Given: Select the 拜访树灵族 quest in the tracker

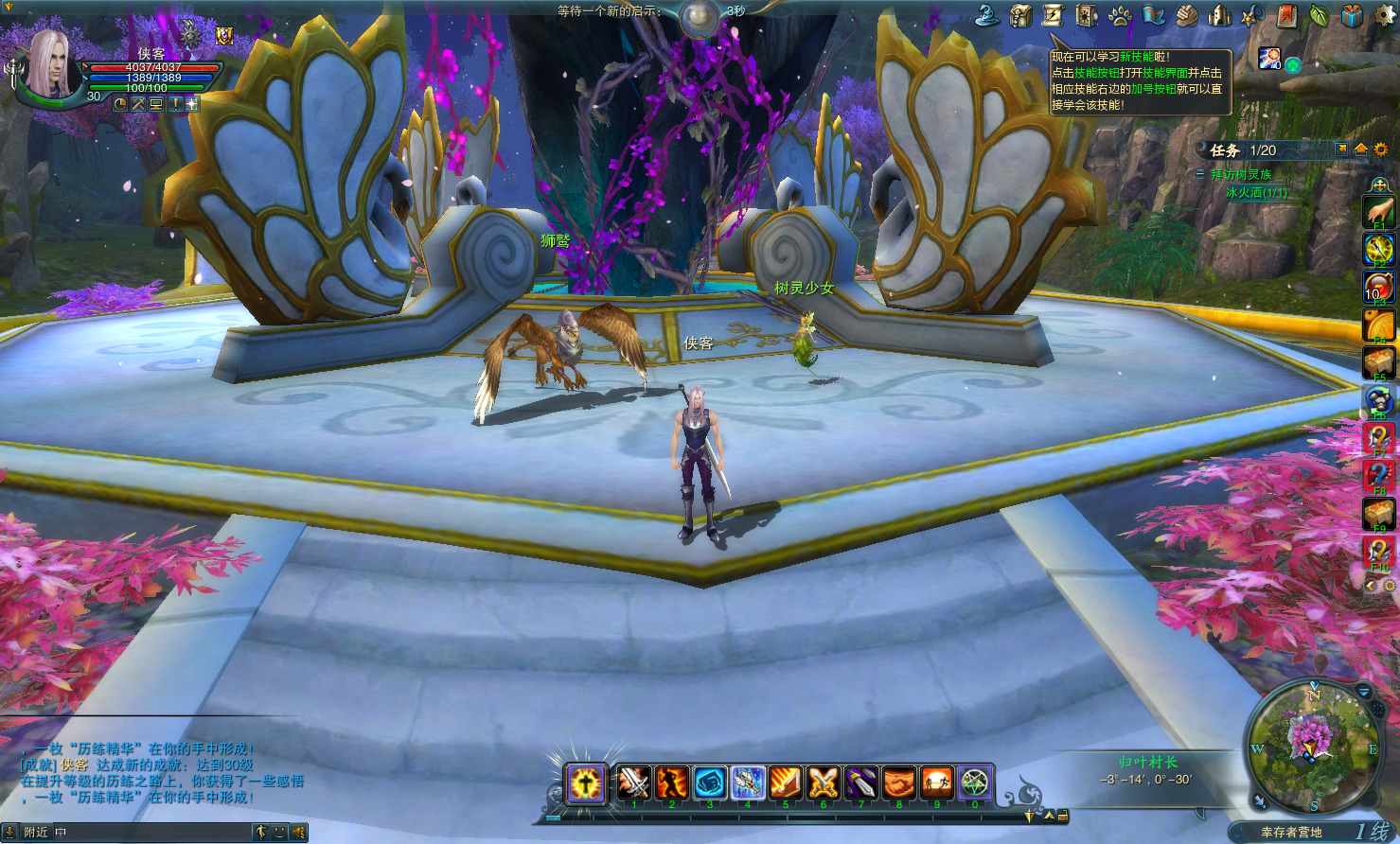Looking at the screenshot, I should tap(1241, 175).
